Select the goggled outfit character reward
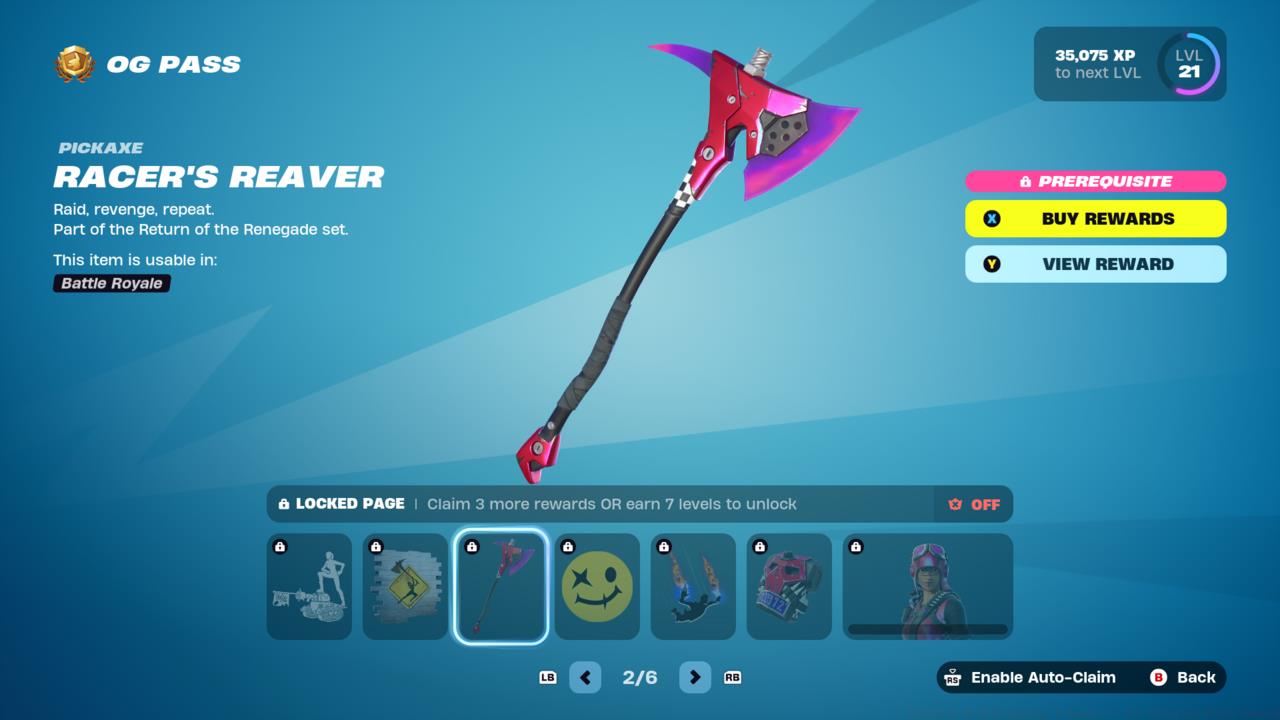The image size is (1280, 720). 927,587
